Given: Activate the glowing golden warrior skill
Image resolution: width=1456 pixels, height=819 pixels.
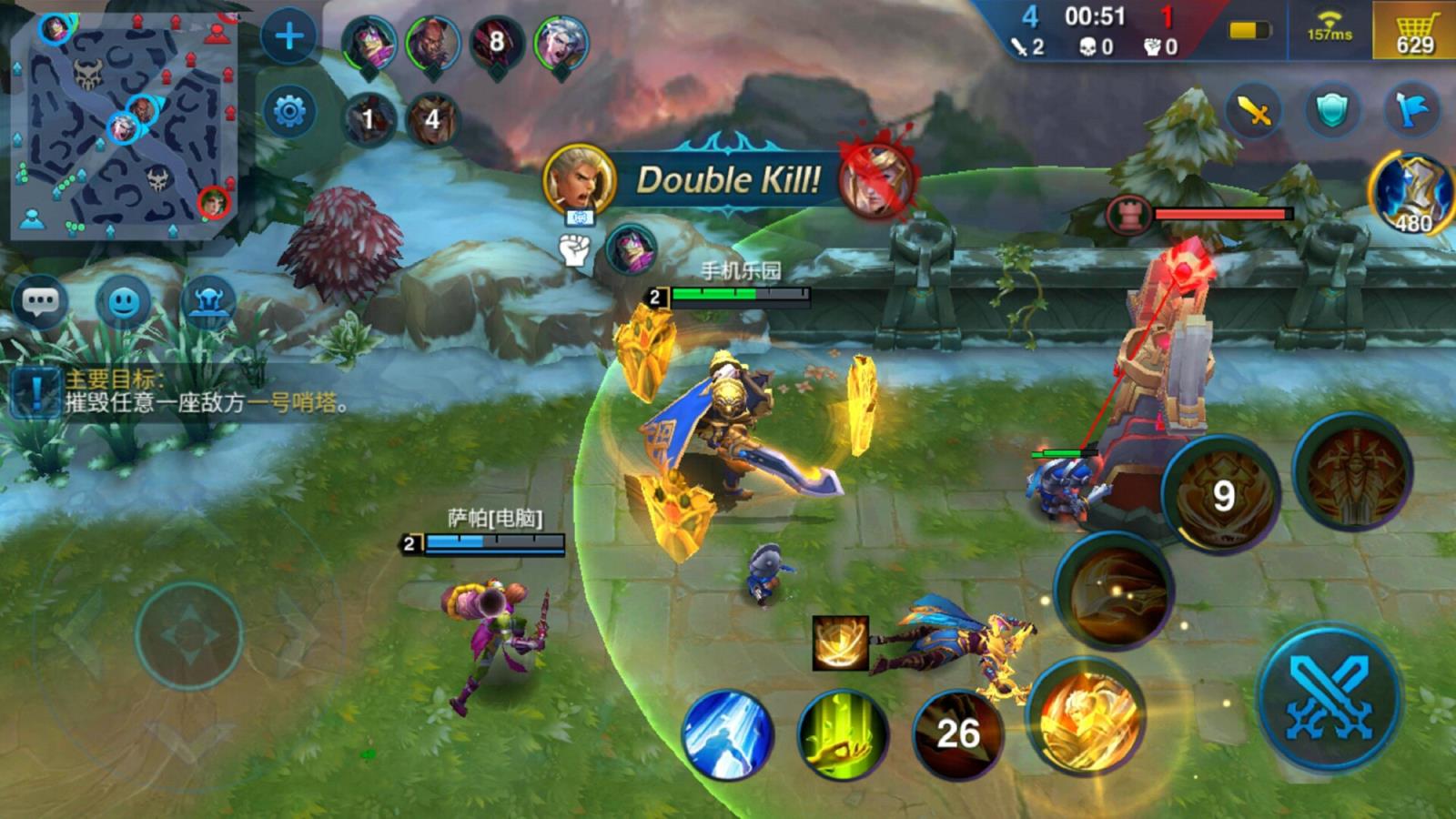Looking at the screenshot, I should point(1087,716).
